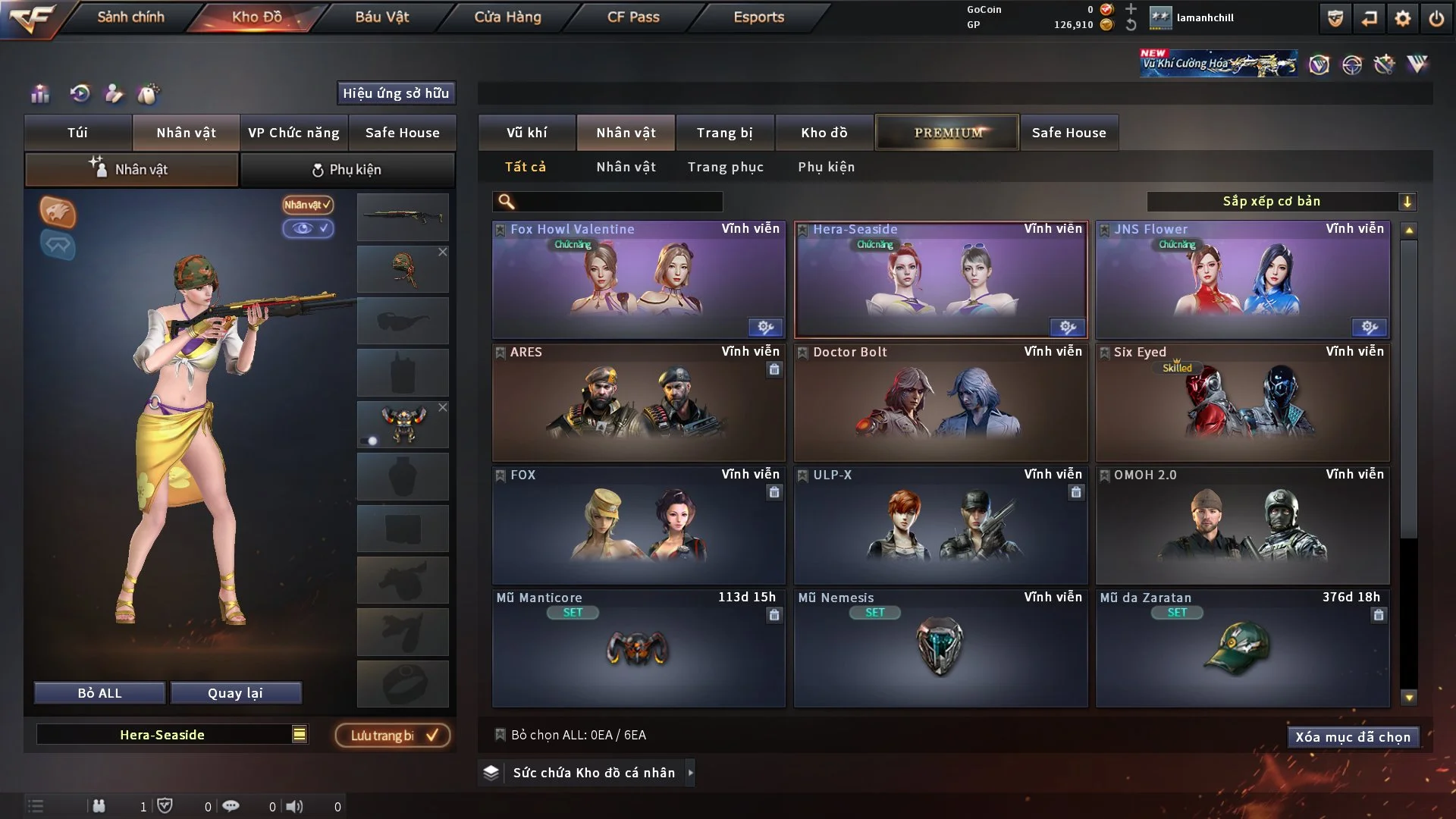Open the Hiệu ứng sở hữu panel
The image size is (1456, 819).
pos(396,93)
